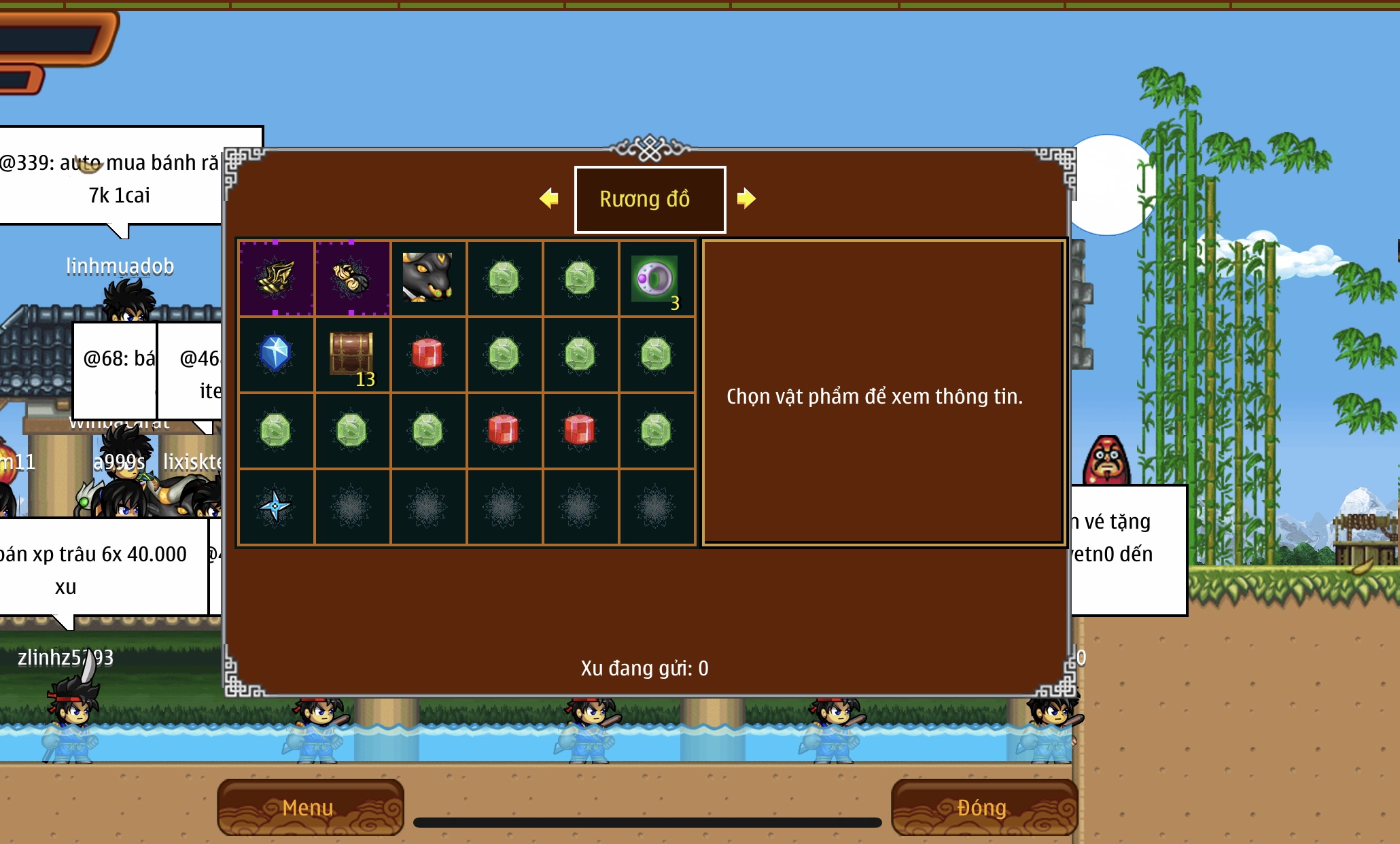
Task: Close the chest with the Đóng button
Action: tap(983, 807)
